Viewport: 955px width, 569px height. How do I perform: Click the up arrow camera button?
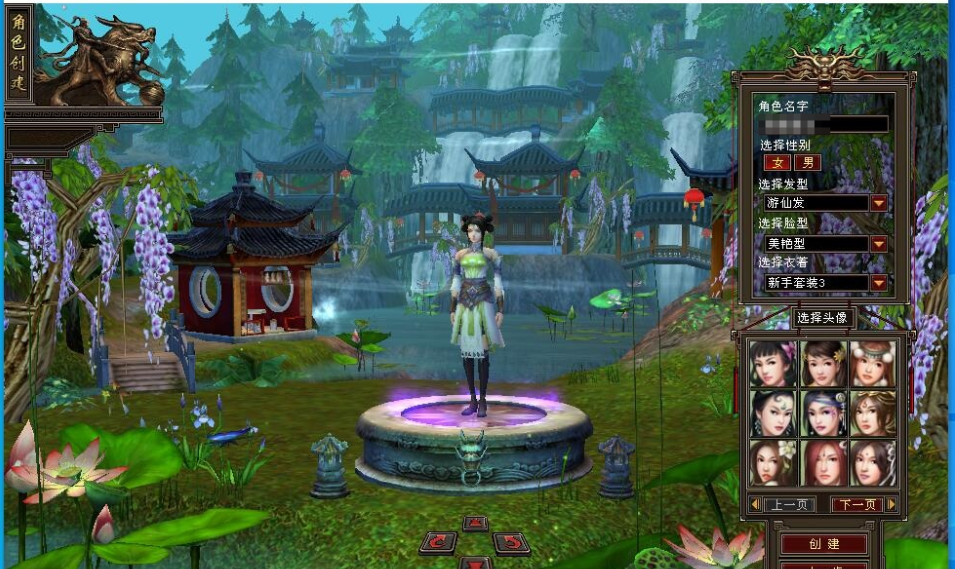(x=475, y=523)
